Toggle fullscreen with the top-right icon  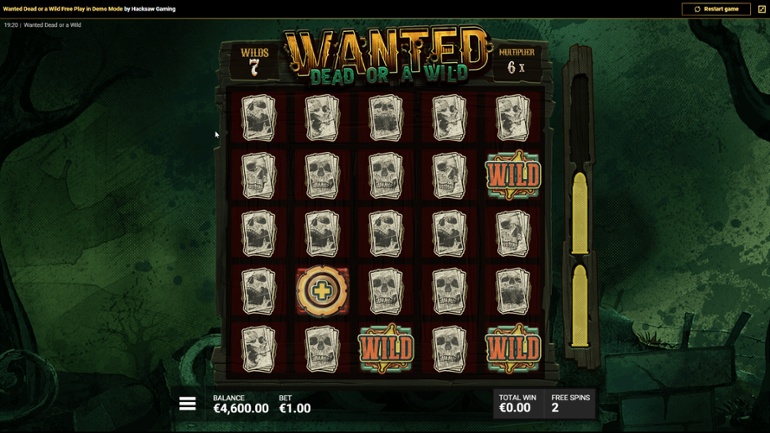(761, 9)
